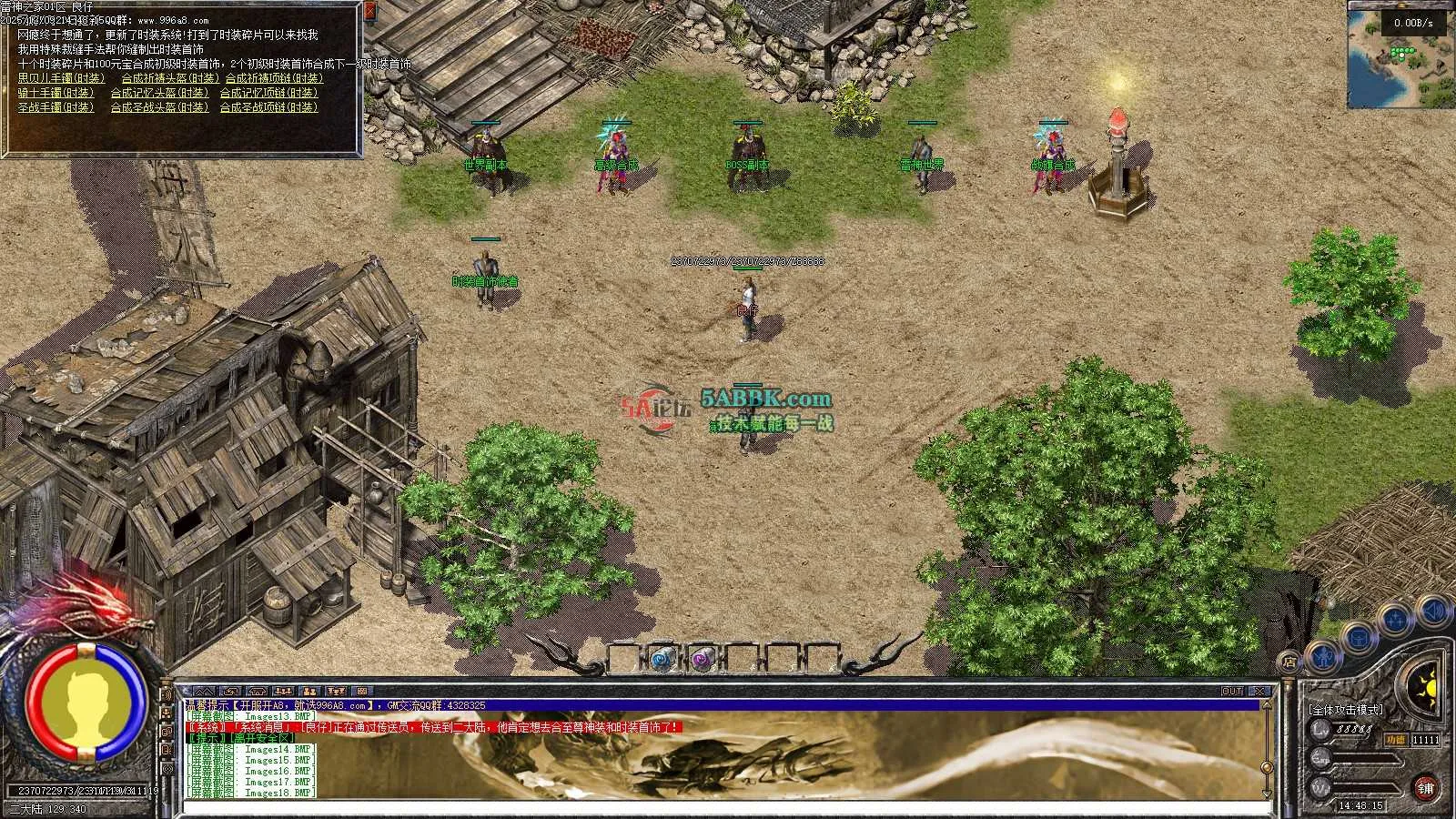Toggle the speaker sound button
This screenshot has height=819, width=1456.
[1435, 610]
